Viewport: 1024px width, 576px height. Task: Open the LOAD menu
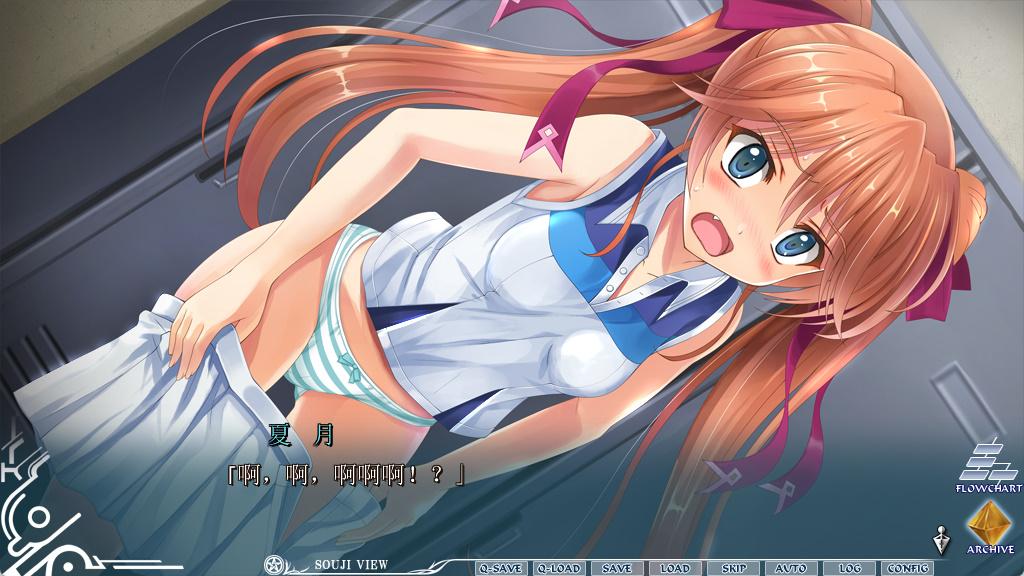tap(674, 568)
